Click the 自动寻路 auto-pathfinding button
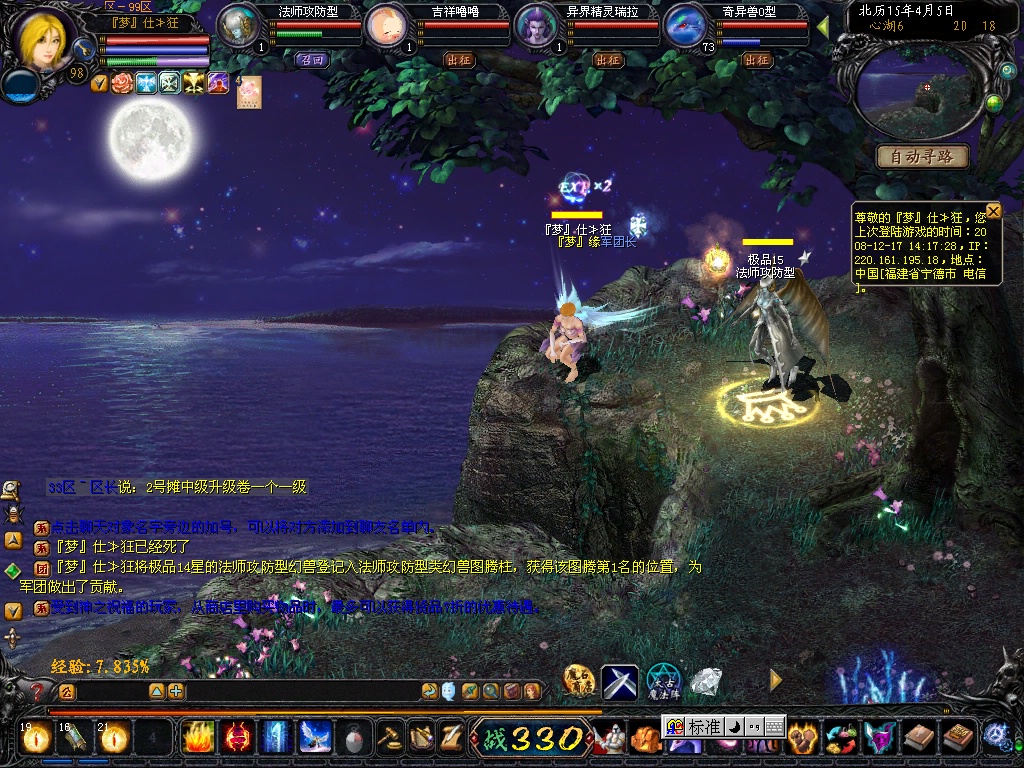This screenshot has height=768, width=1024. (923, 157)
